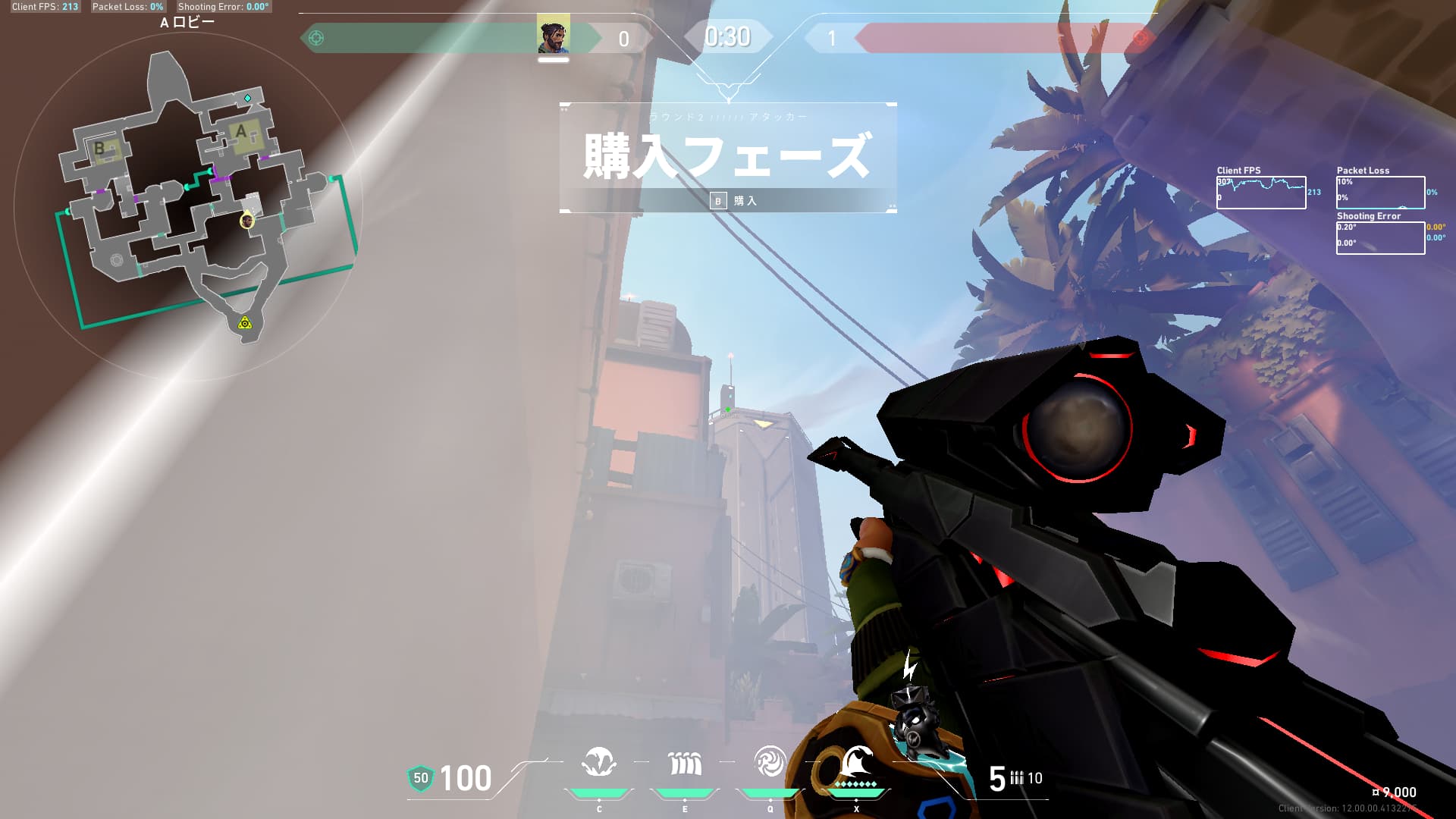Click the A ロビー location label

(187, 21)
